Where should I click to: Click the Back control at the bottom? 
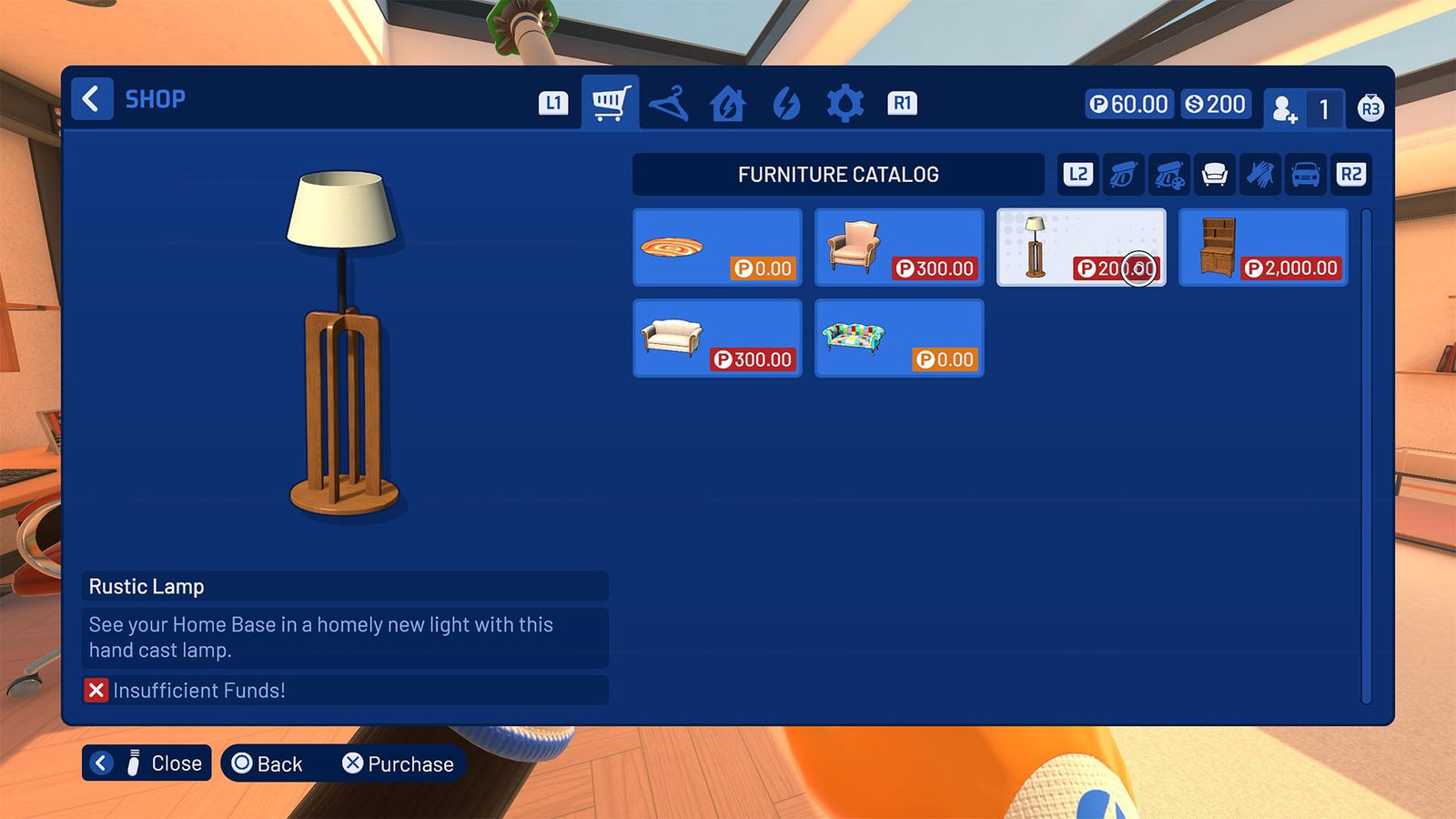pyautogui.click(x=269, y=763)
